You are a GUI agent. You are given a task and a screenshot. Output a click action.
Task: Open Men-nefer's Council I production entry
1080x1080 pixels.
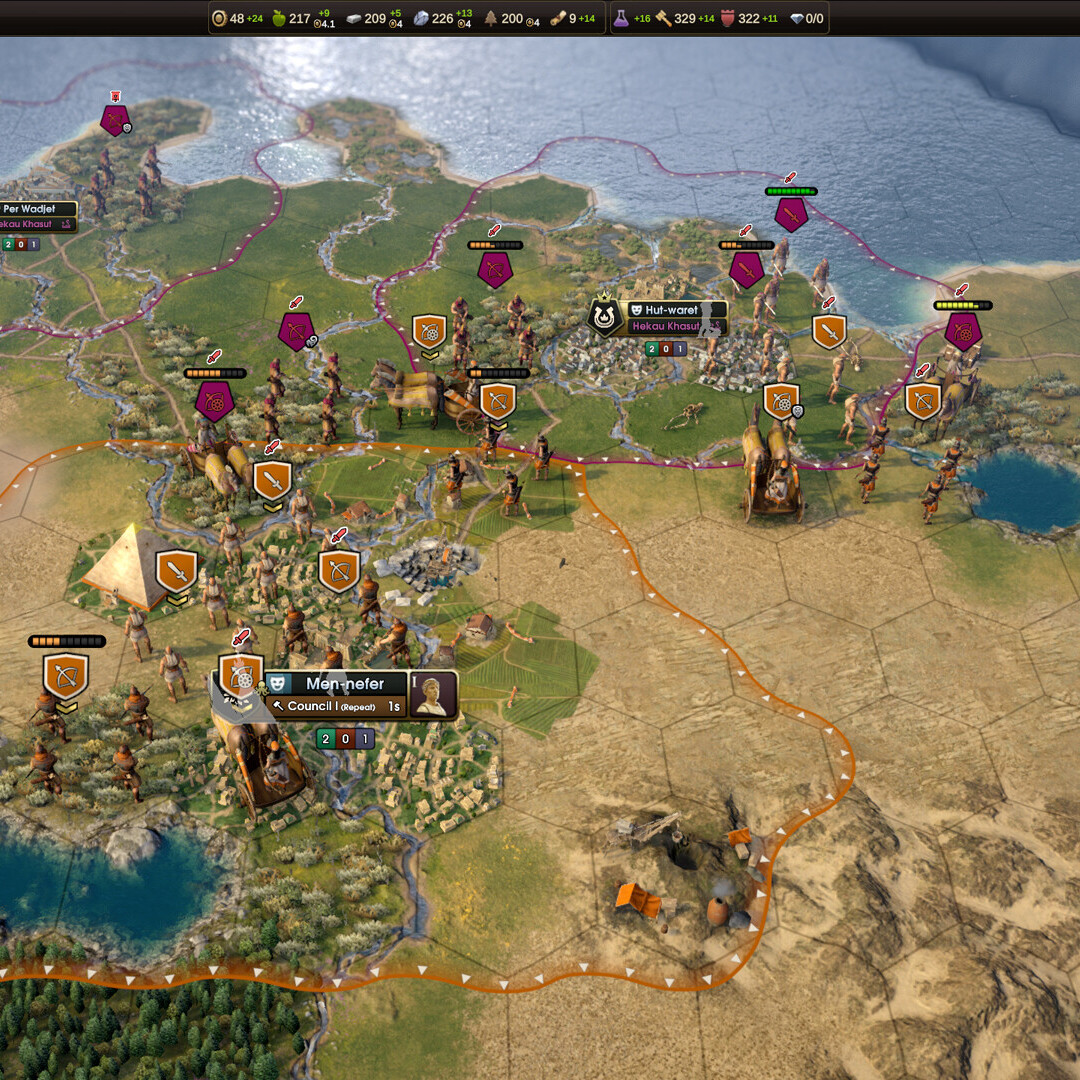336,707
